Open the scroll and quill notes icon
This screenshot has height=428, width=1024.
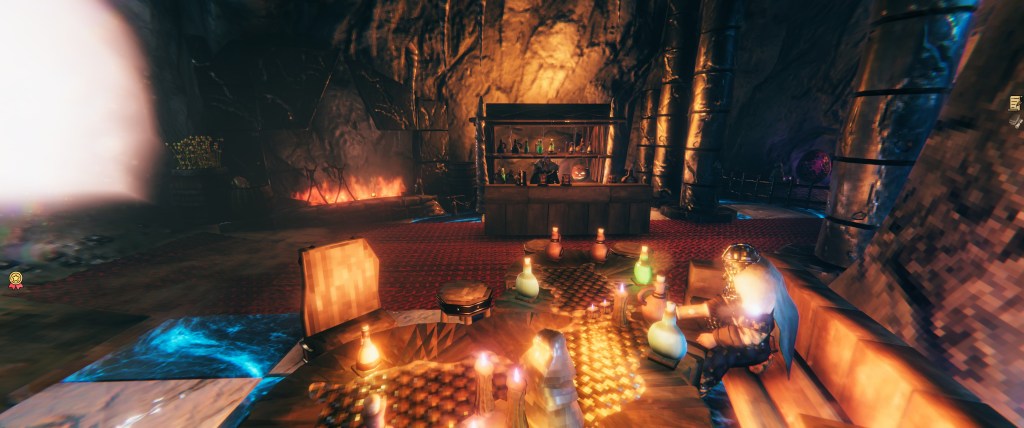[1016, 103]
